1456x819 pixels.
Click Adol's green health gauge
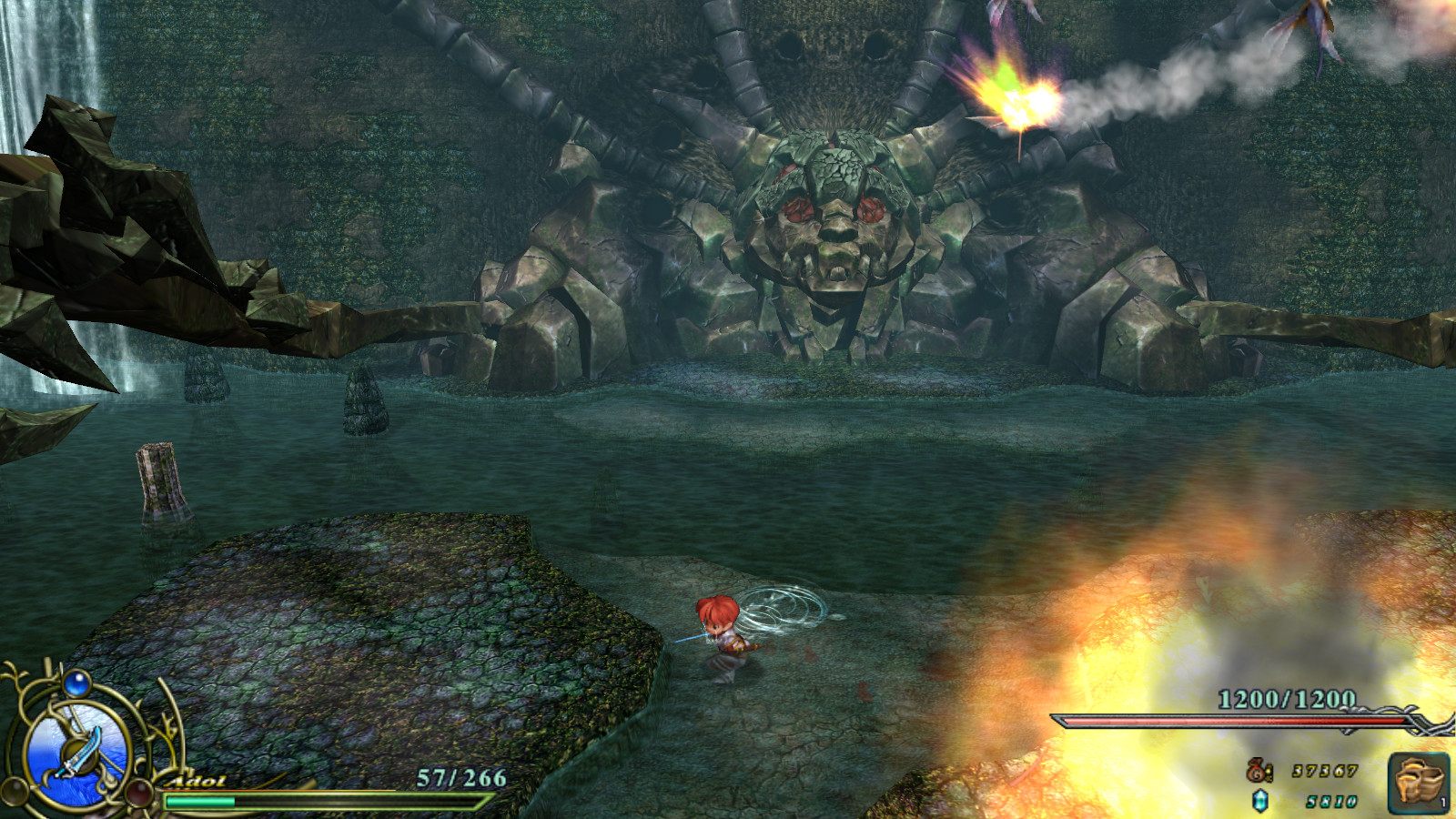[197, 801]
